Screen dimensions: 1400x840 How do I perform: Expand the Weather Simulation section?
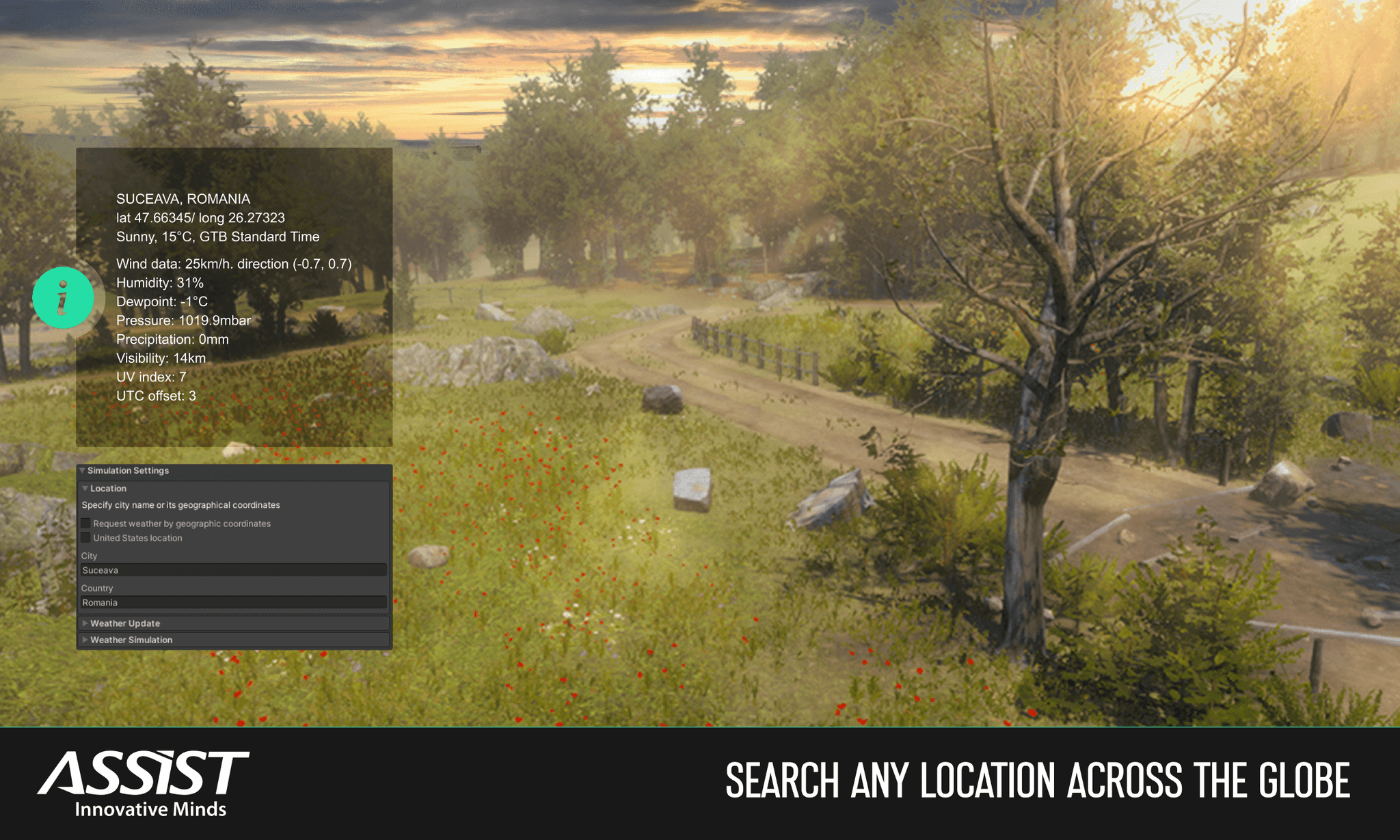pos(131,640)
